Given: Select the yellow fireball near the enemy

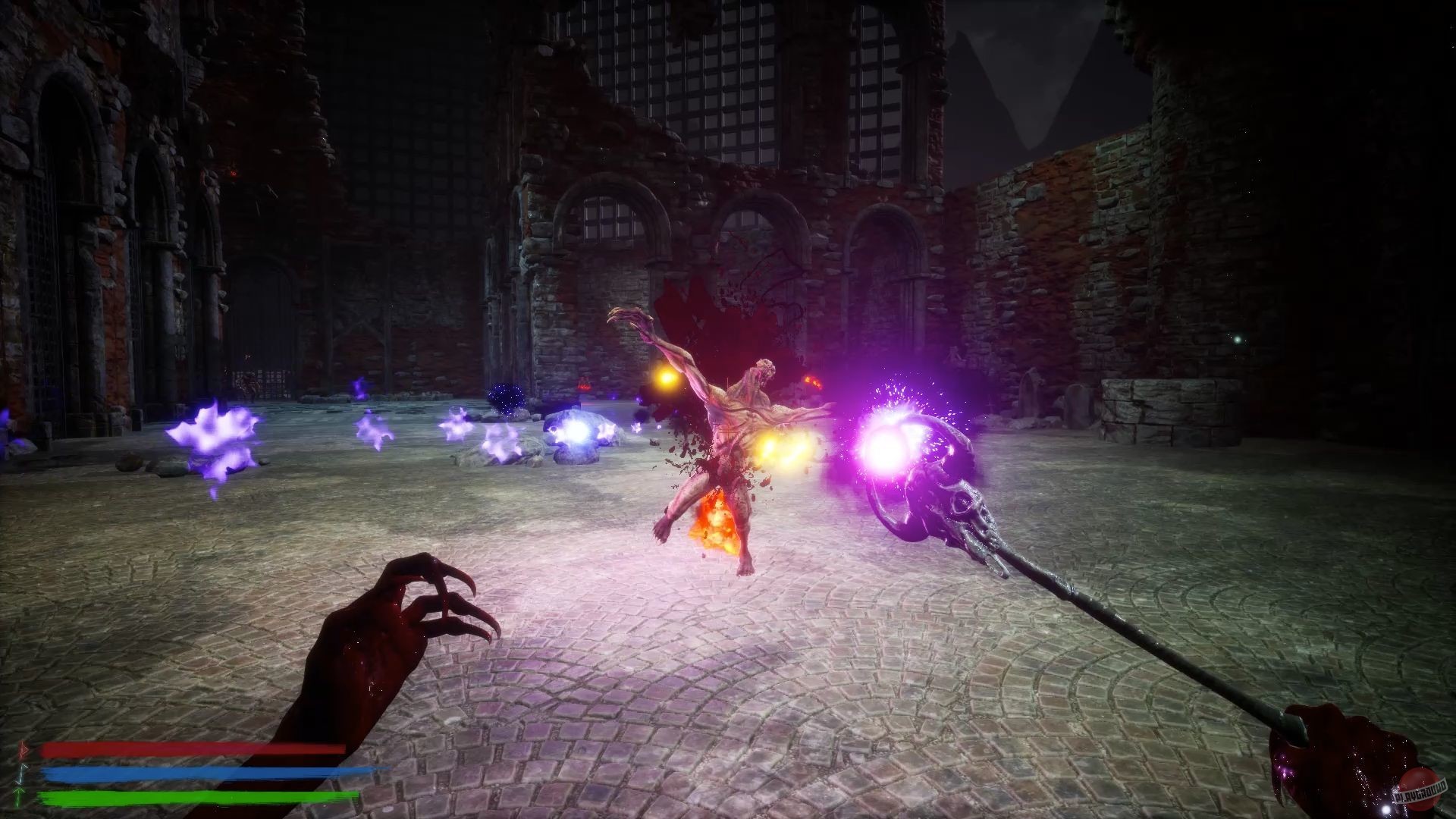Looking at the screenshot, I should click(x=781, y=451).
